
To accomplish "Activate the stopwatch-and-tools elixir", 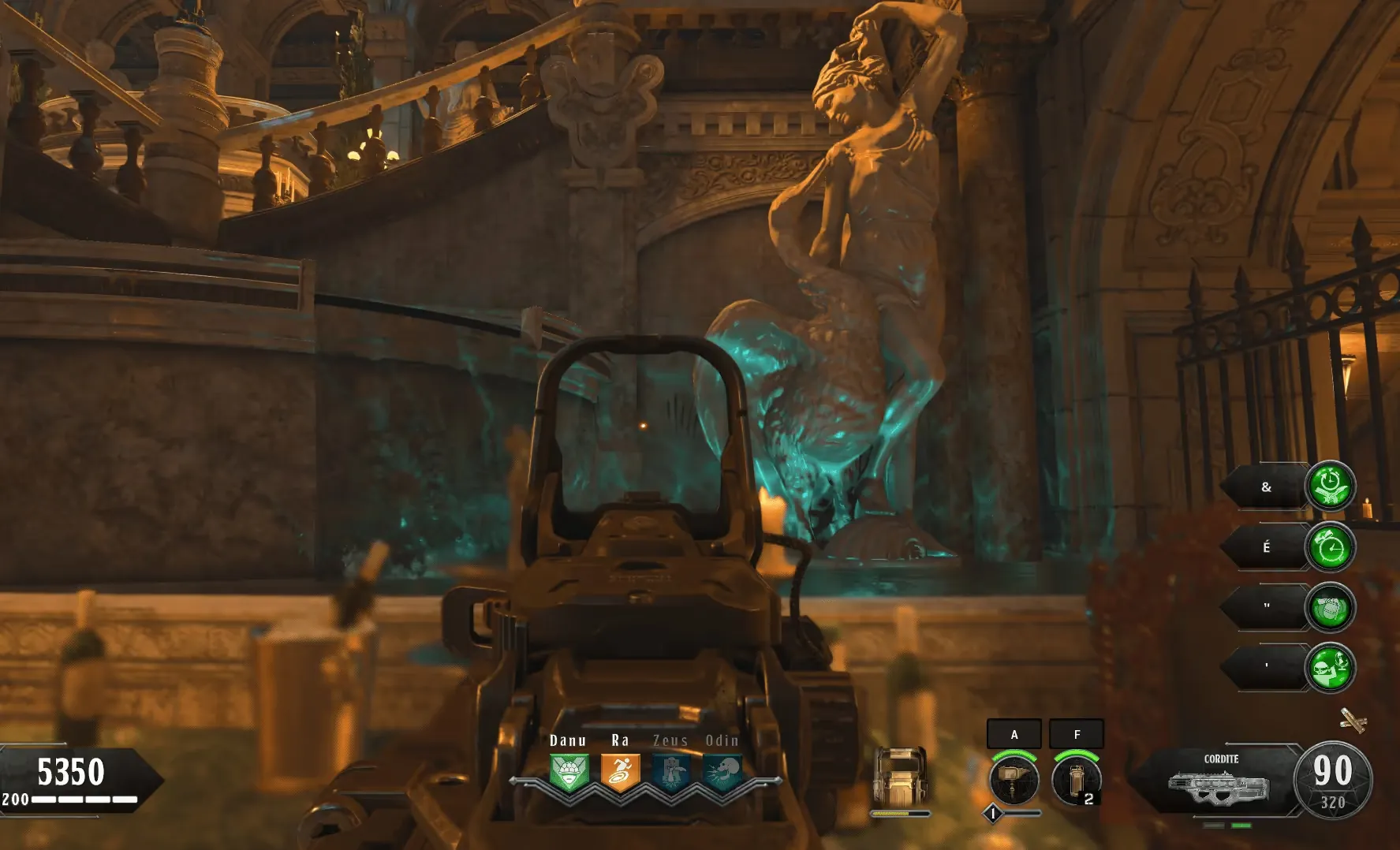I will point(1331,486).
